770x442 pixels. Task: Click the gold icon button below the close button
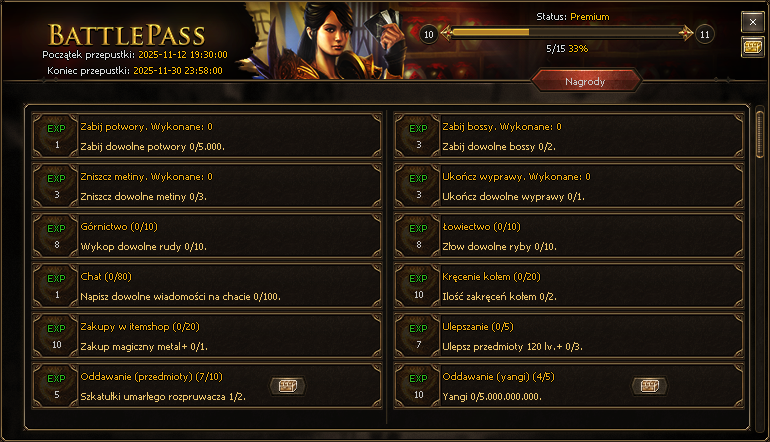[752, 47]
